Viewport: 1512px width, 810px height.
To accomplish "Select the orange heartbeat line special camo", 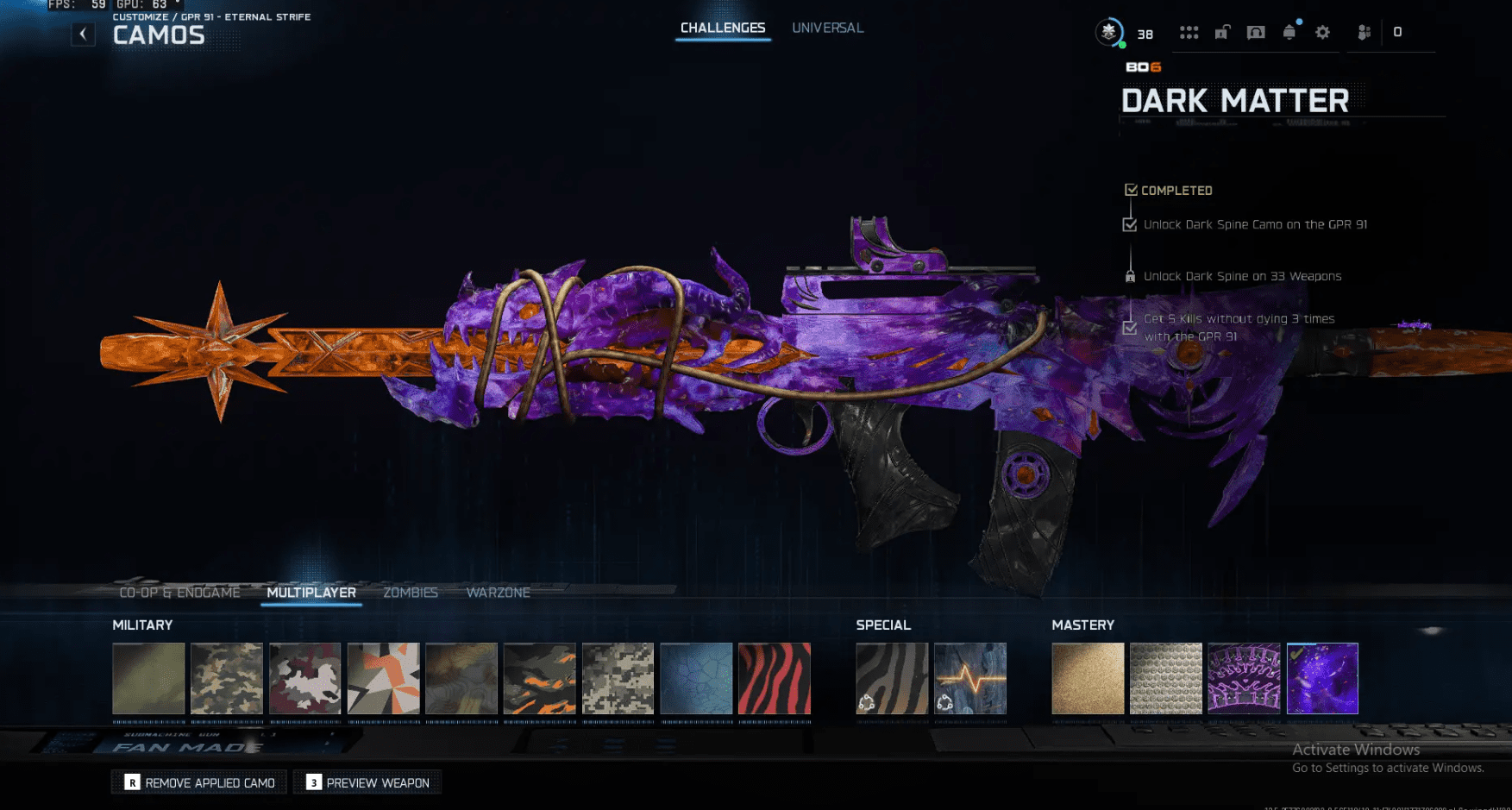I will (970, 678).
